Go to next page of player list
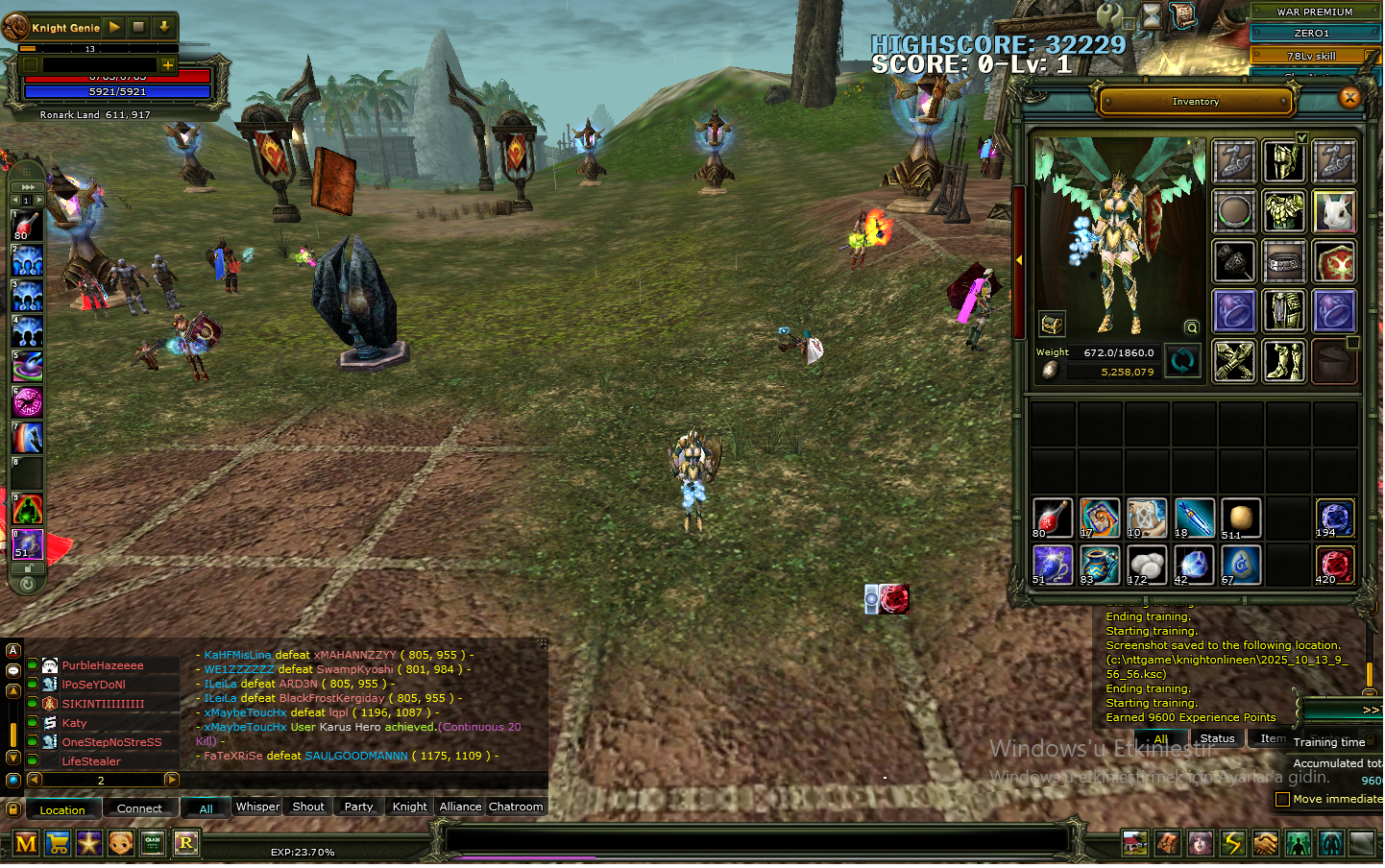This screenshot has width=1385, height=868. pos(172,781)
